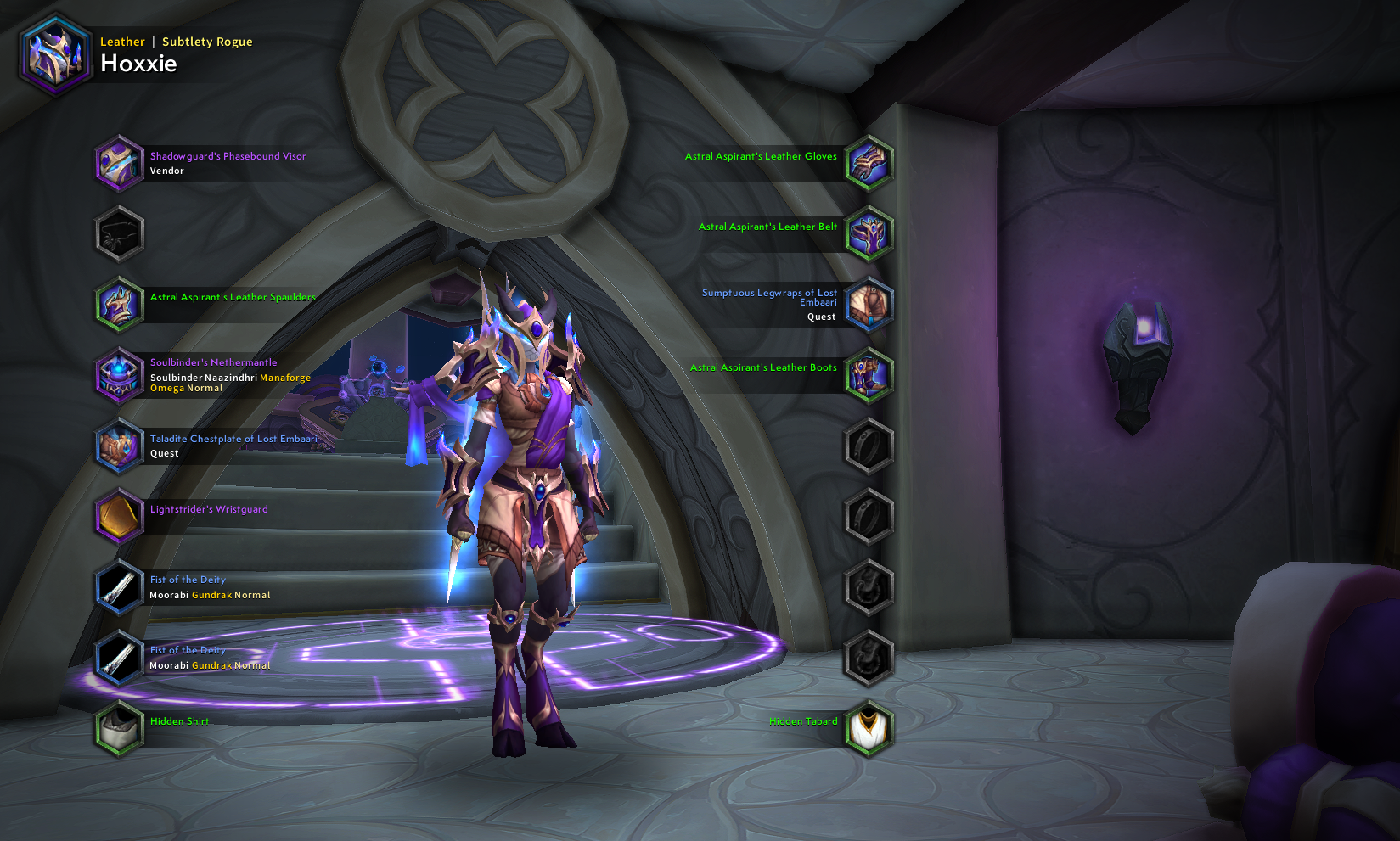Select the Astral Aspirant's Leather Belt icon

pos(869,233)
